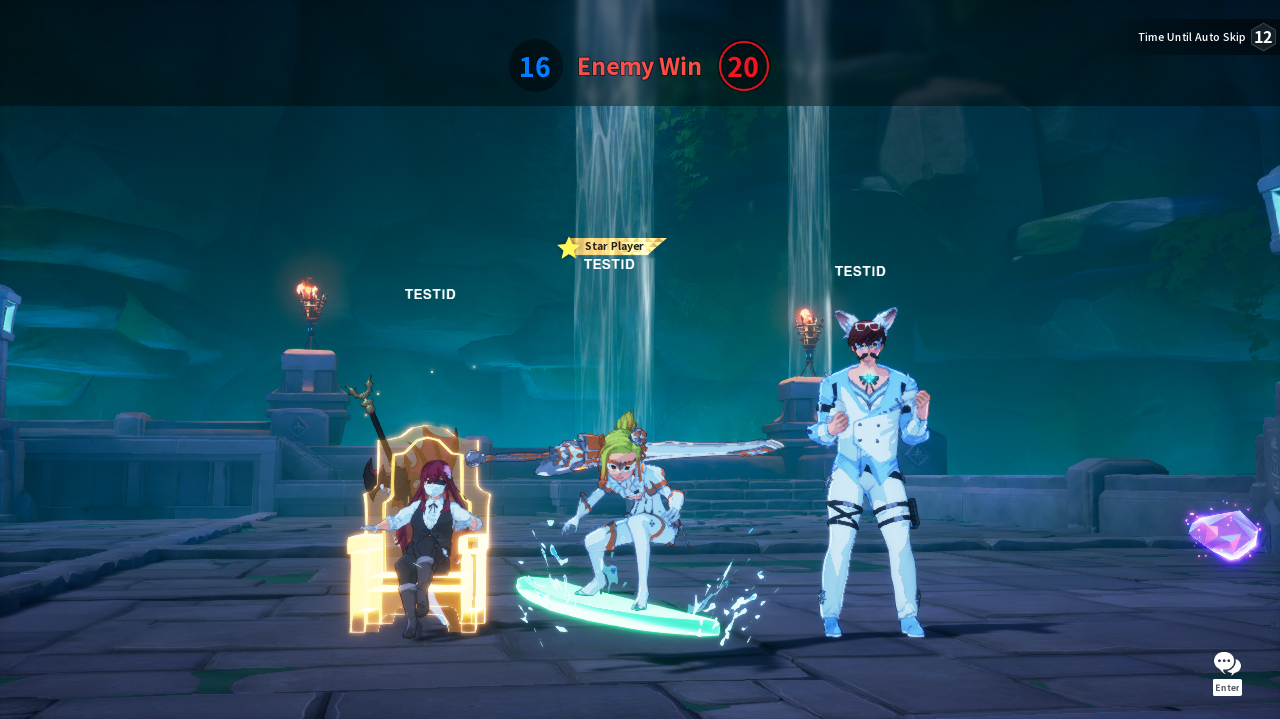The height and width of the screenshot is (719, 1280).
Task: Open the chat speech-bubble icon
Action: (1227, 664)
